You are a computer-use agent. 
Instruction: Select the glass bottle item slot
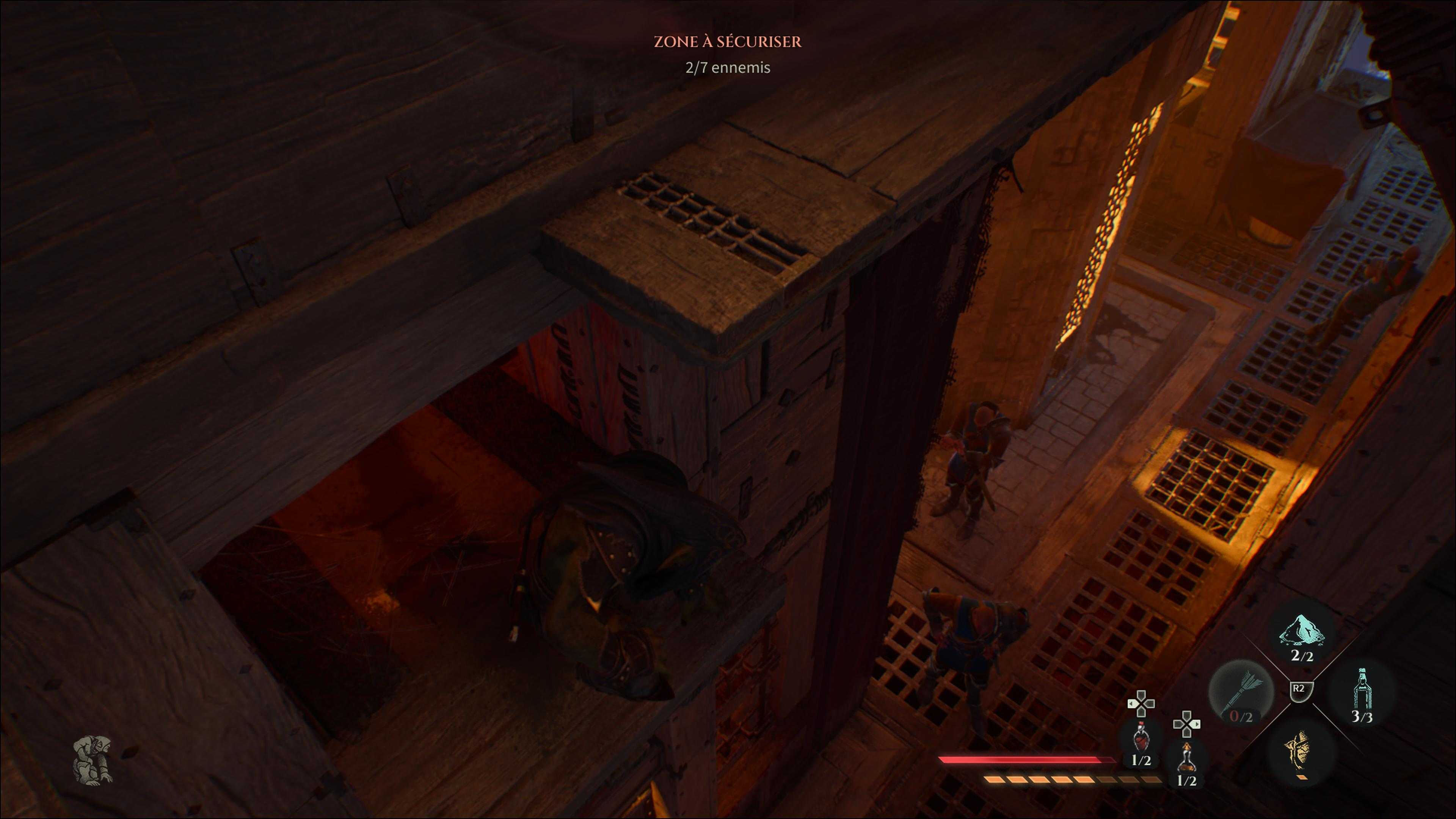[1362, 693]
